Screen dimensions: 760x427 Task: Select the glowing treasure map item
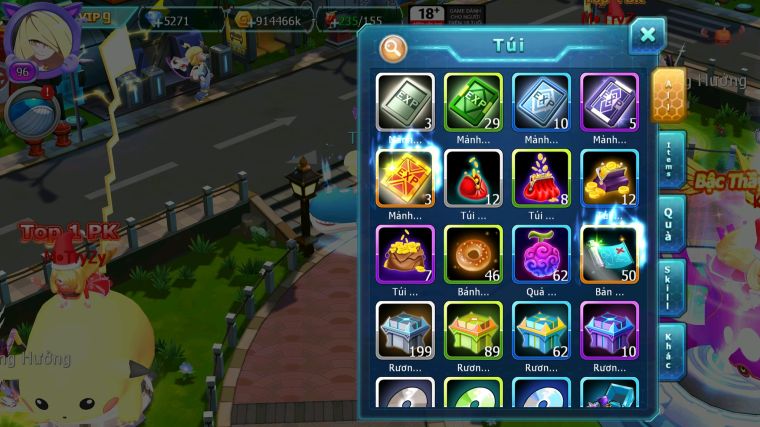pos(609,254)
